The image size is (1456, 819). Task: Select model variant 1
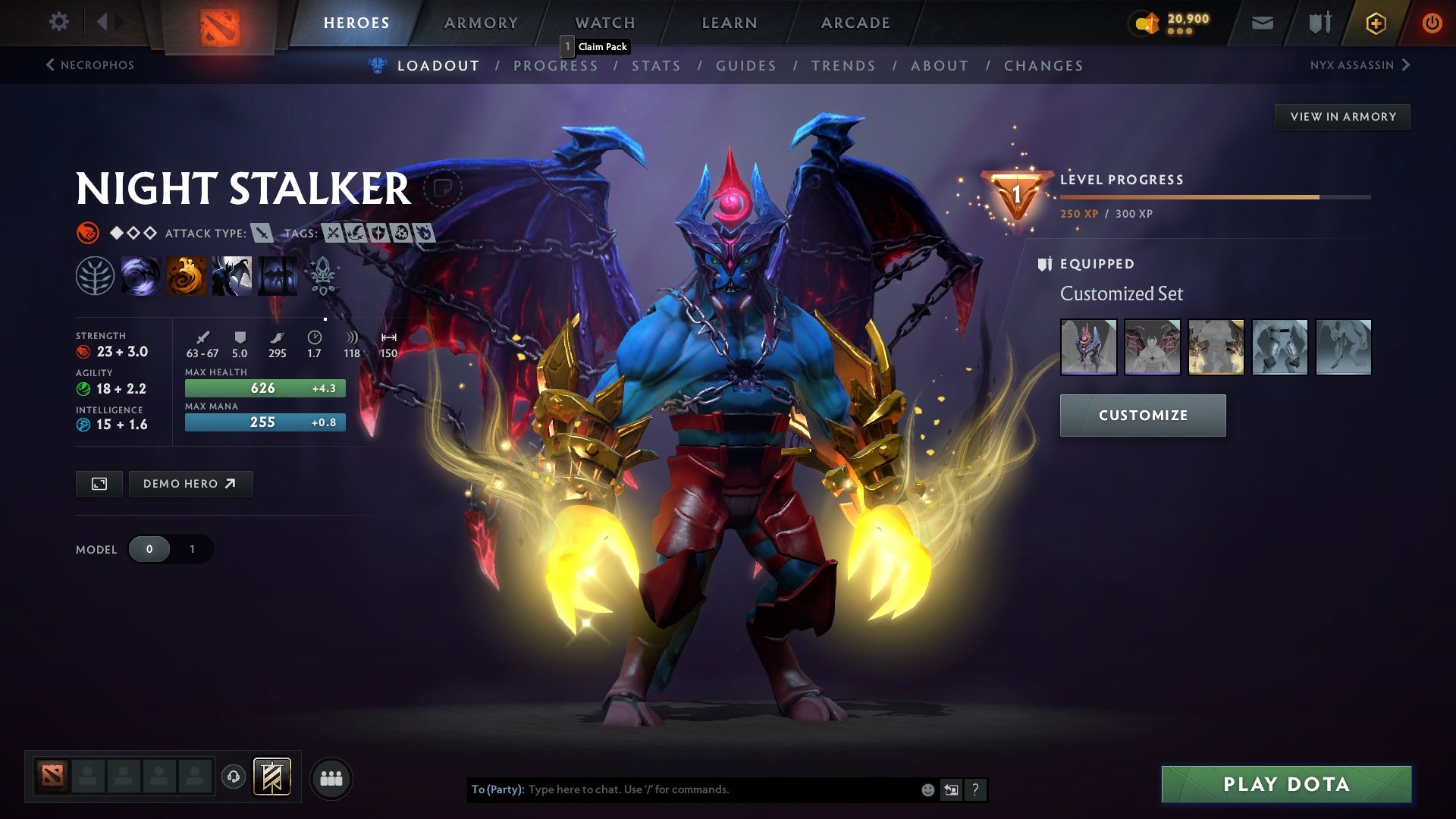[x=192, y=548]
